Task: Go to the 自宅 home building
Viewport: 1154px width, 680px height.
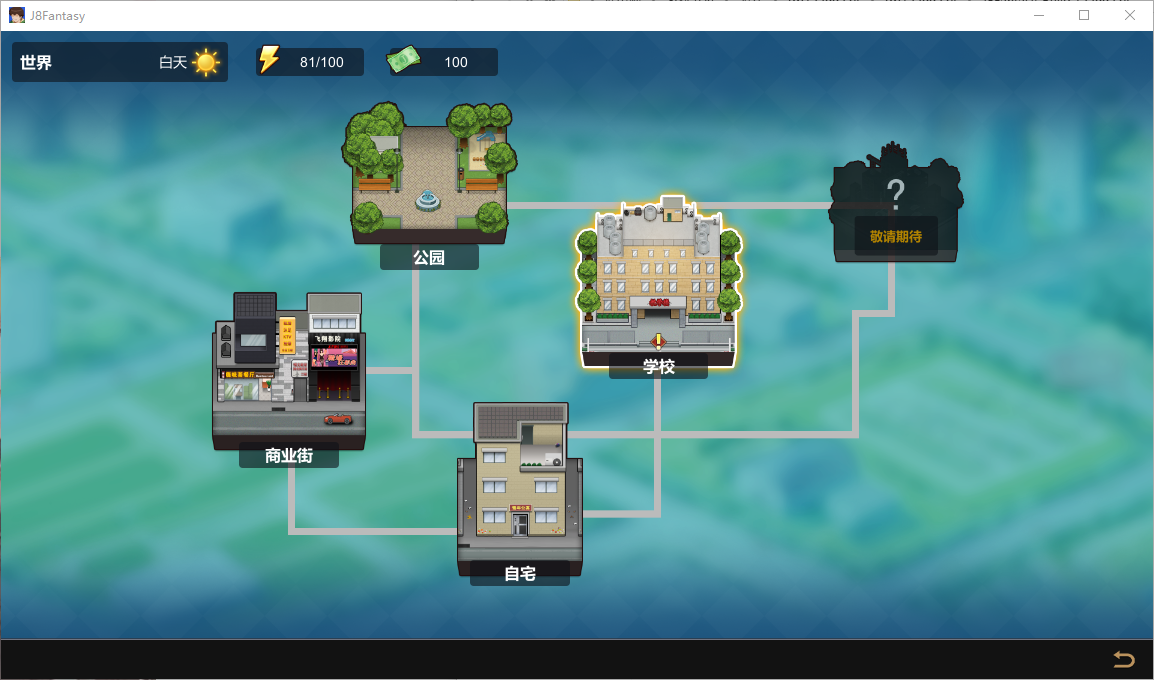Action: click(x=519, y=488)
